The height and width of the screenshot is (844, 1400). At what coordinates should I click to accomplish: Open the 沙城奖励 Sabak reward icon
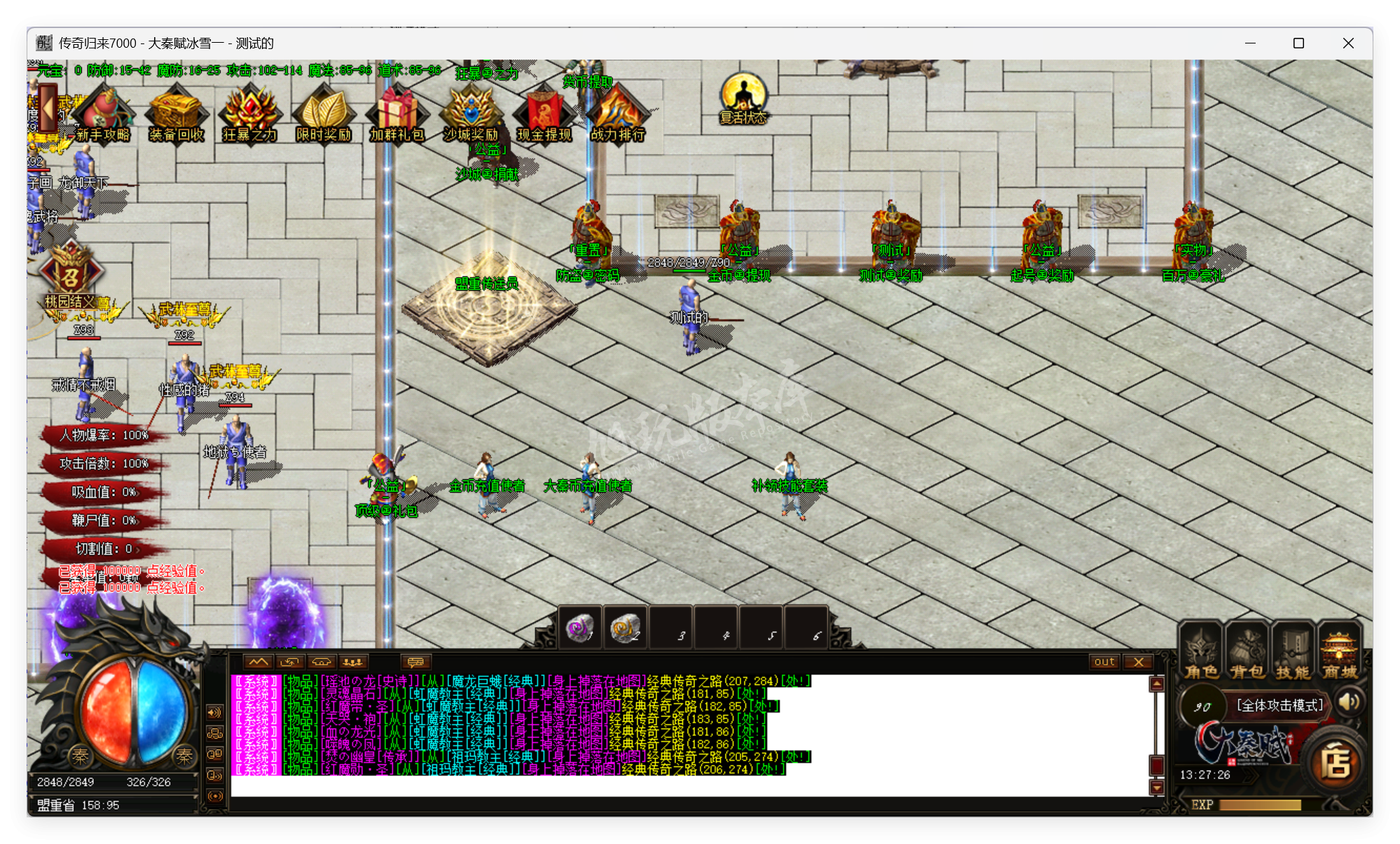coord(471,114)
